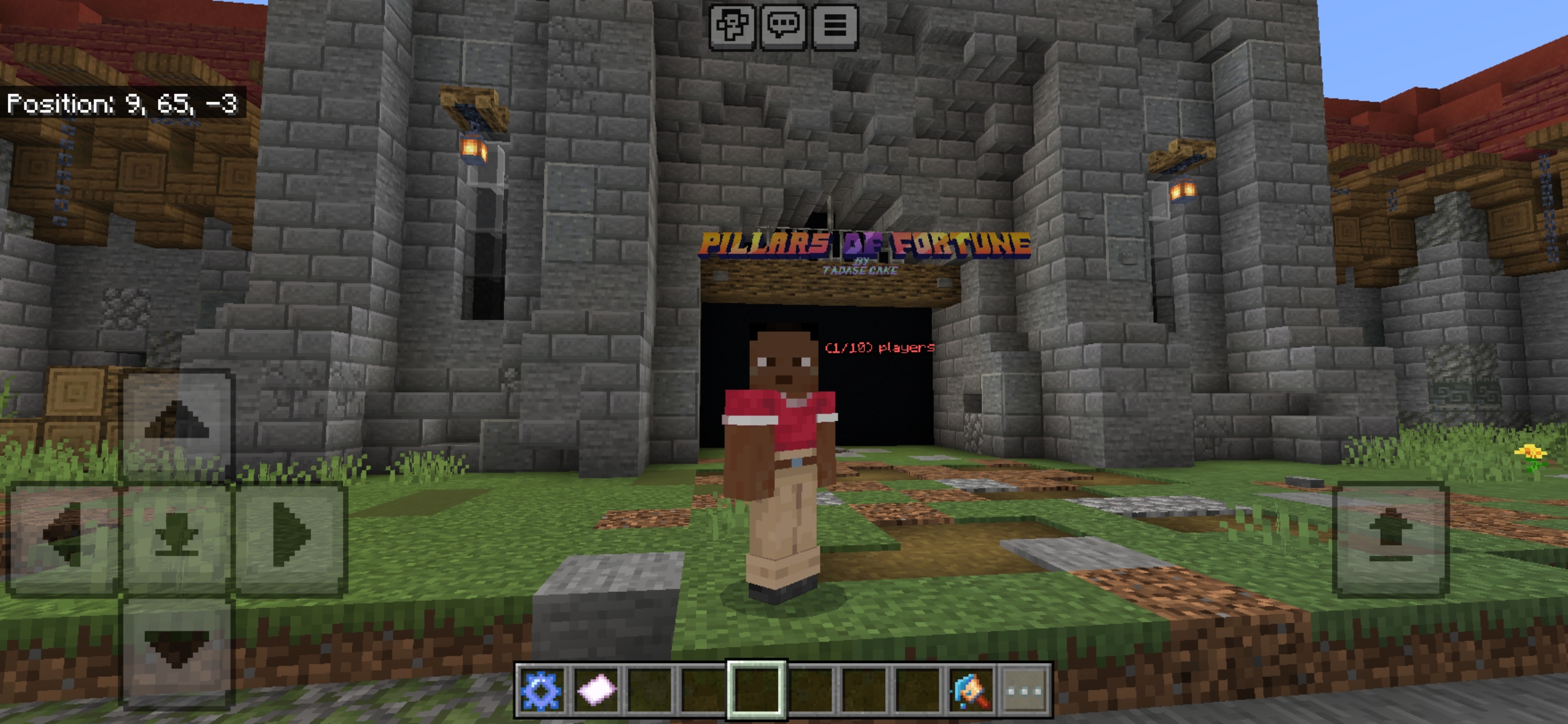Open the pause menu hamburger icon
This screenshot has height=724, width=1568.
835,25
